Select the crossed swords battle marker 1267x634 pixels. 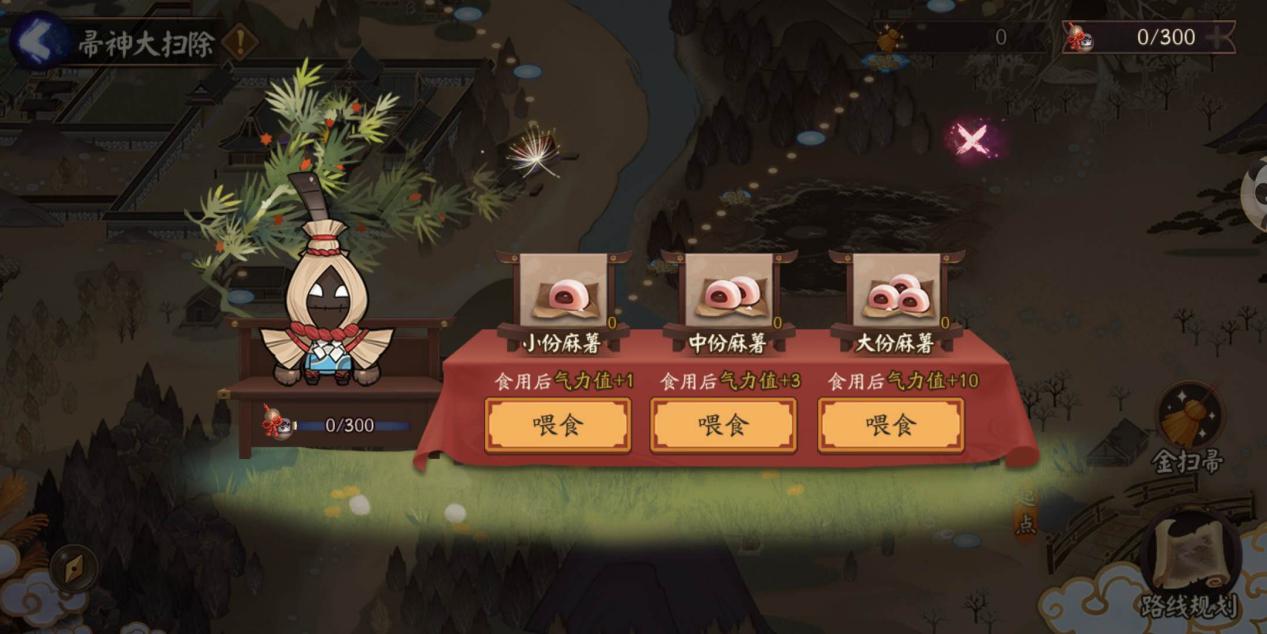click(x=970, y=139)
